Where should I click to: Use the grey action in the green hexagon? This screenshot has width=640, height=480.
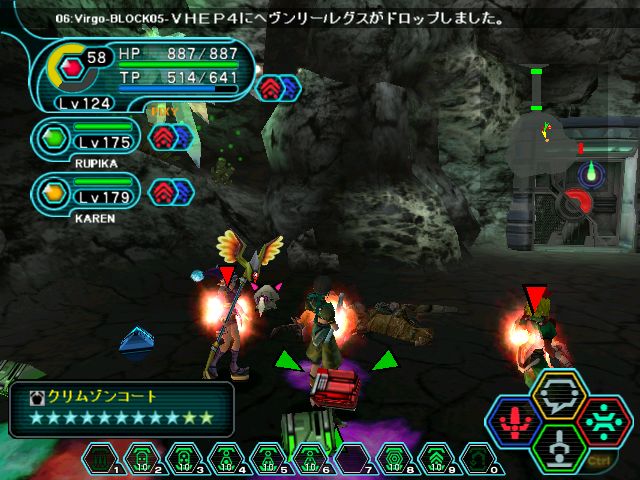(559, 448)
